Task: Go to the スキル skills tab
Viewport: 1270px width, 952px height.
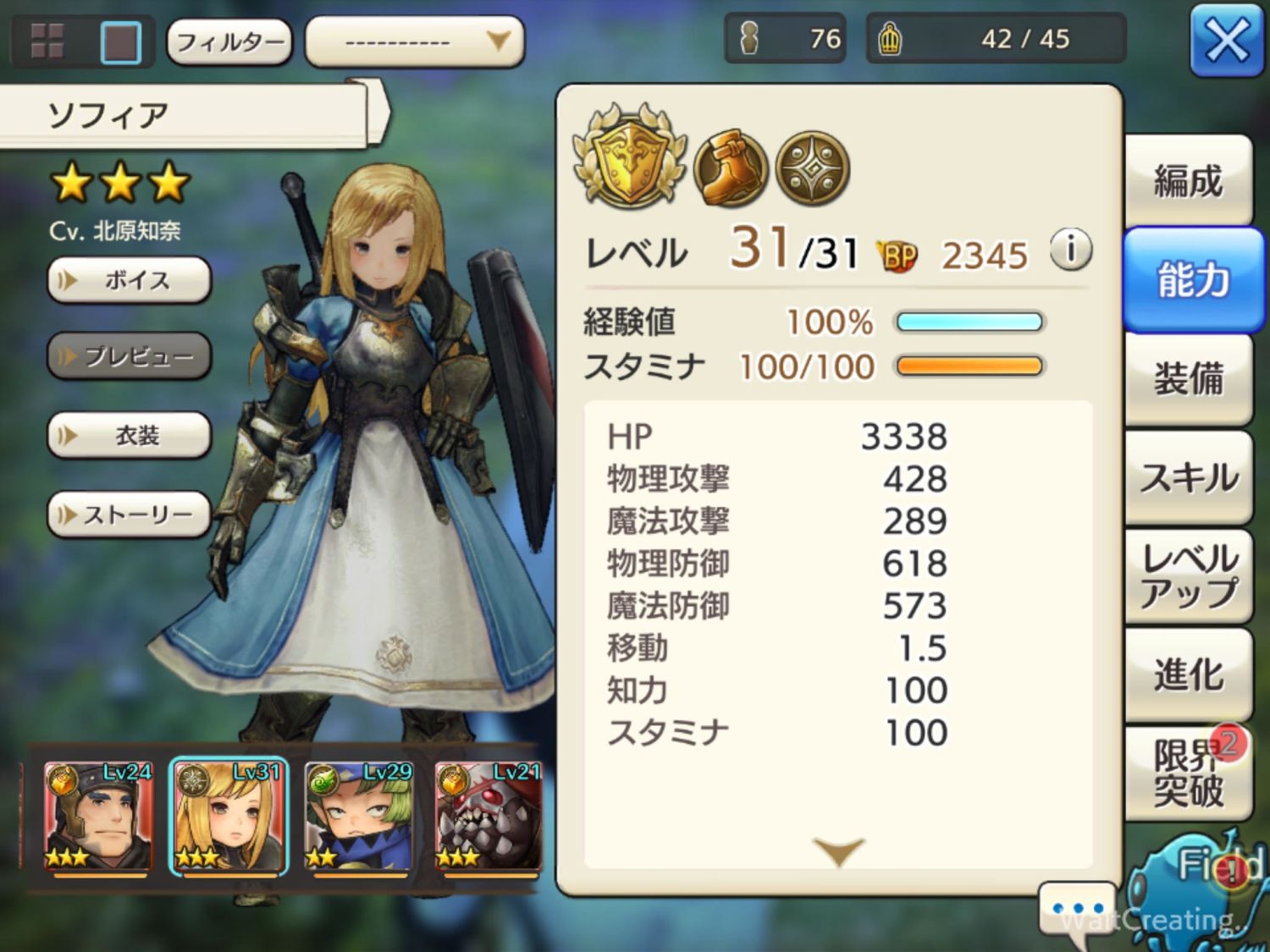Action: [x=1188, y=478]
